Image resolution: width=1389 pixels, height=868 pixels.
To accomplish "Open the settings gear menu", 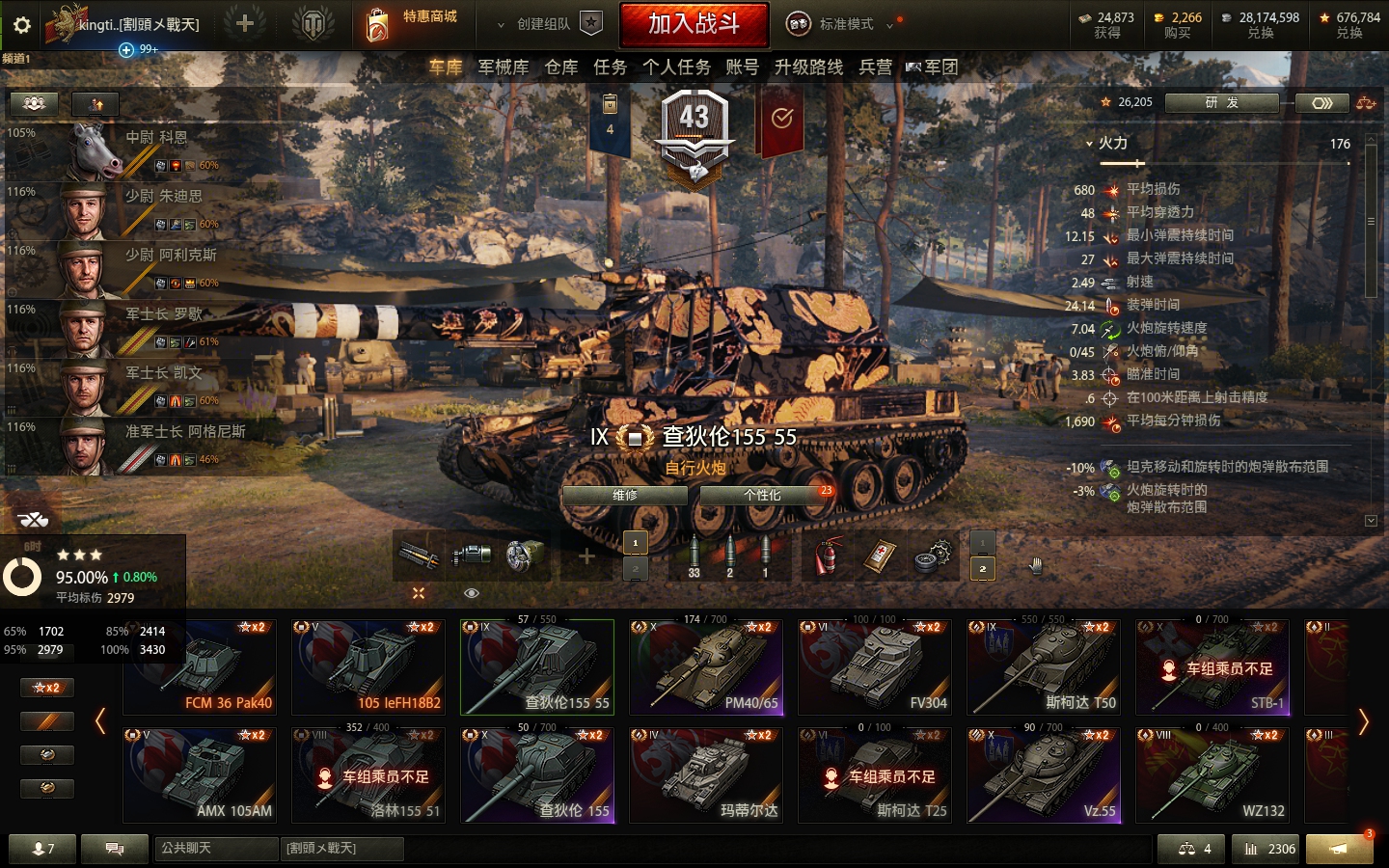I will coord(22,25).
